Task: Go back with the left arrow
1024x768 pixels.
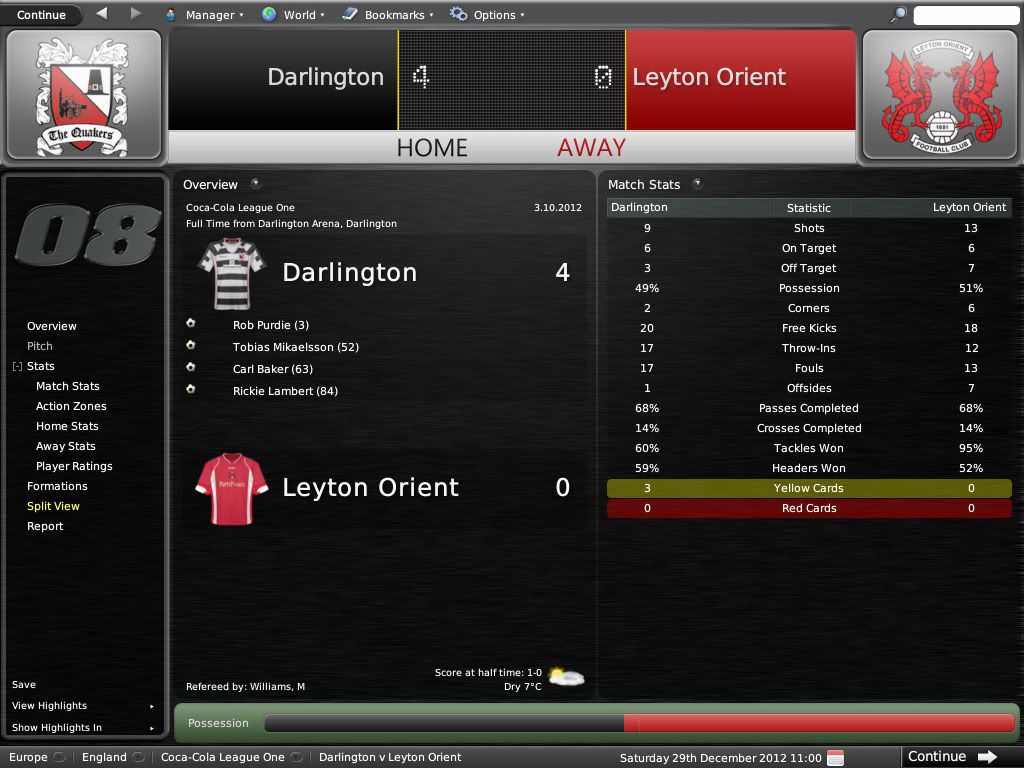Action: [102, 14]
